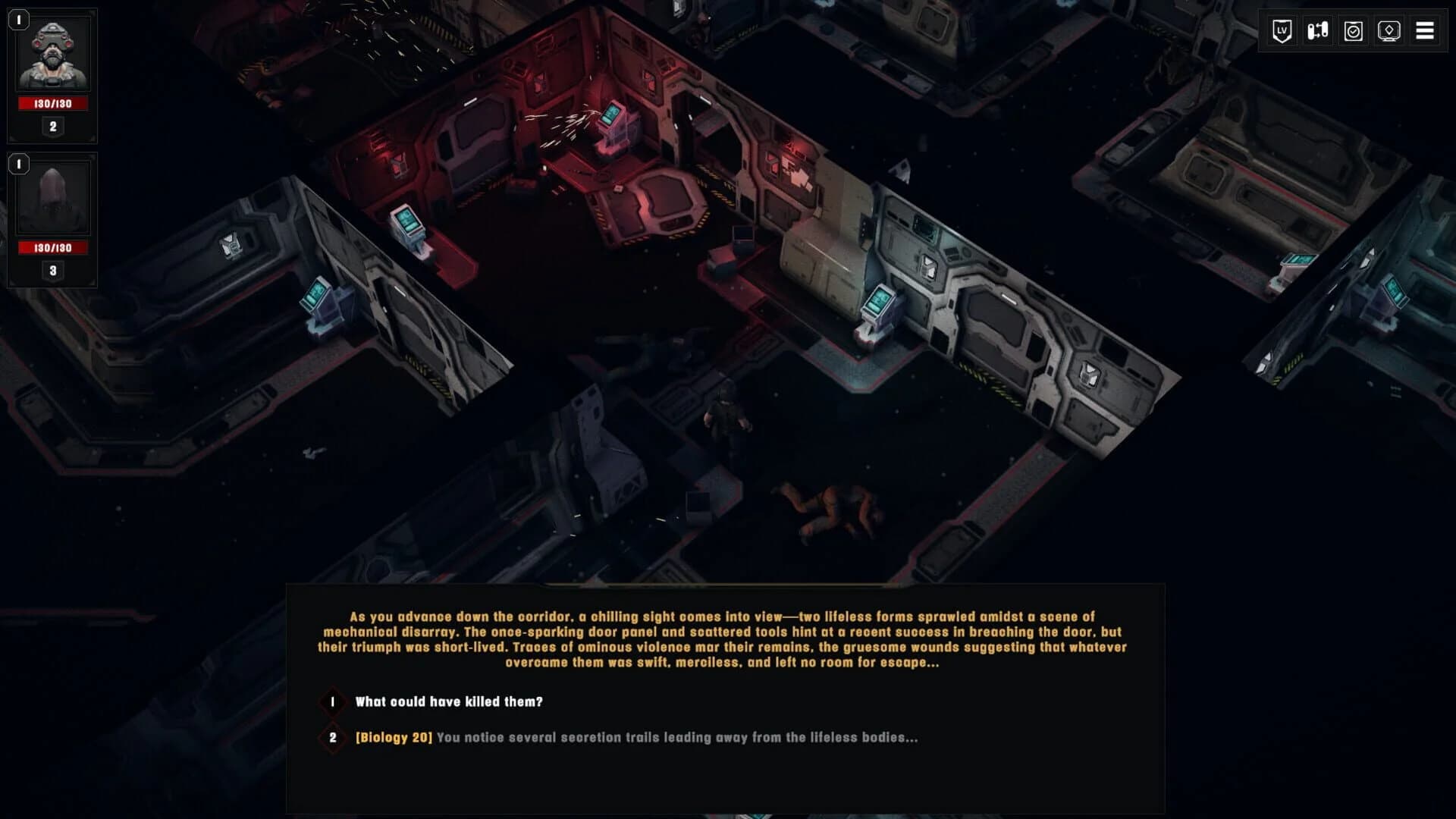
Task: Open the hamburger game menu
Action: pyautogui.click(x=1425, y=30)
